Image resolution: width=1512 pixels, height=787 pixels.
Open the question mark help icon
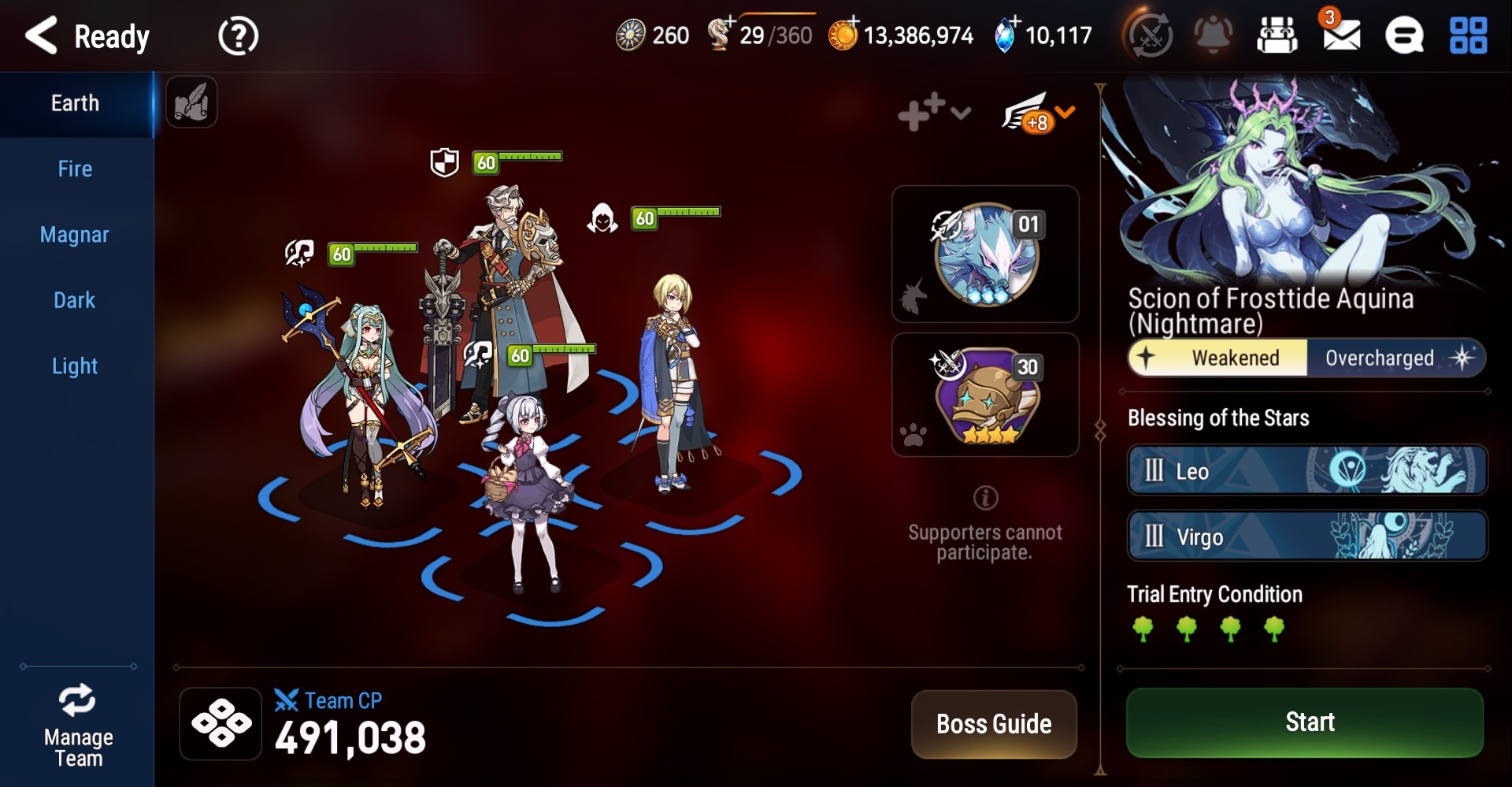pyautogui.click(x=238, y=36)
